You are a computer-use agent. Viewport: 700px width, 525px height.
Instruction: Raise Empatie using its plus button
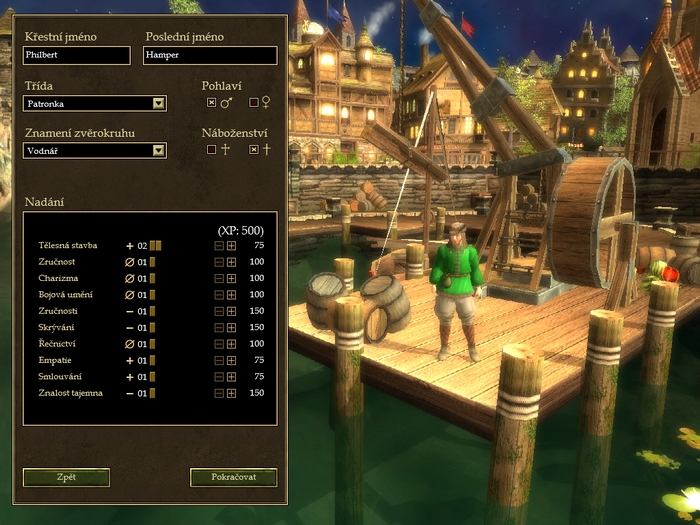[x=231, y=360]
